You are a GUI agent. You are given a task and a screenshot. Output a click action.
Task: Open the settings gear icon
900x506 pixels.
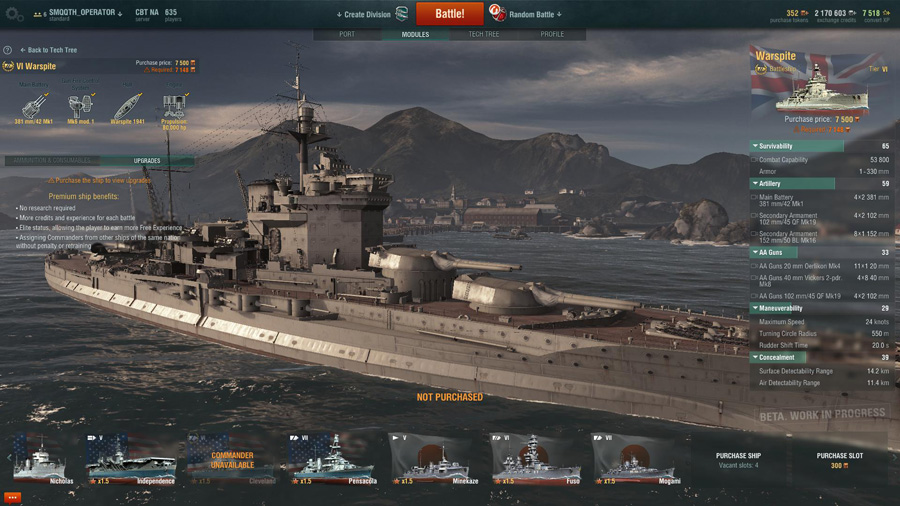coord(14,15)
